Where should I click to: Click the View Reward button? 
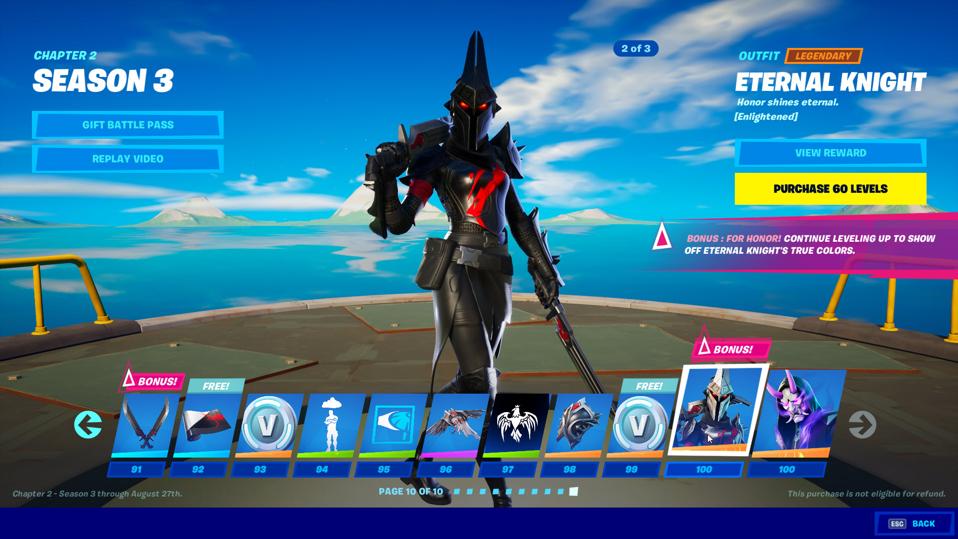click(830, 153)
